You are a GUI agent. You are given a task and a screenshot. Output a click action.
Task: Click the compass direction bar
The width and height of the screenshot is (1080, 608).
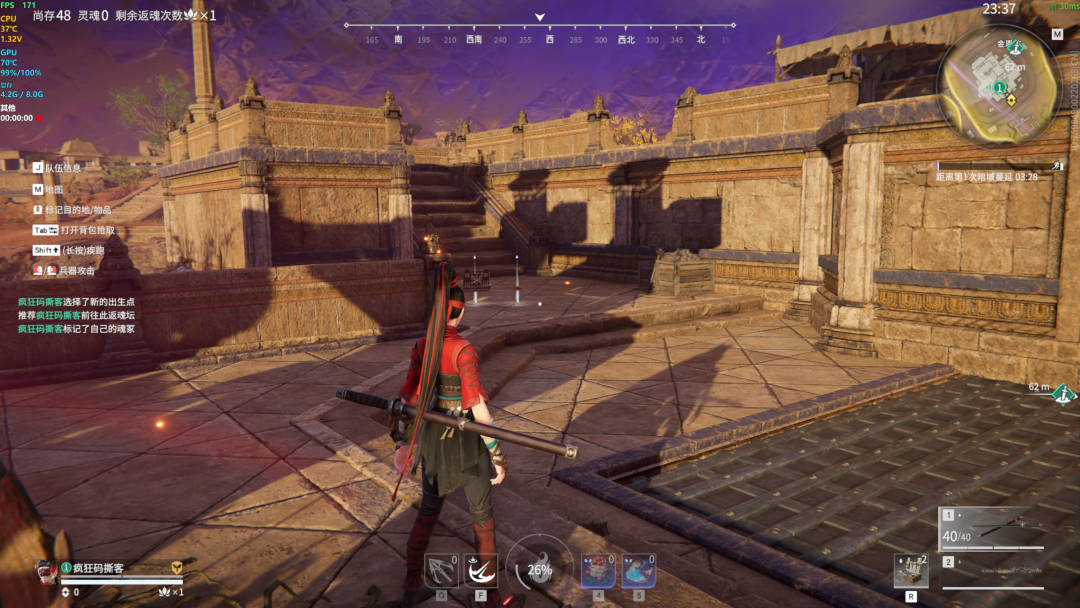[540, 39]
